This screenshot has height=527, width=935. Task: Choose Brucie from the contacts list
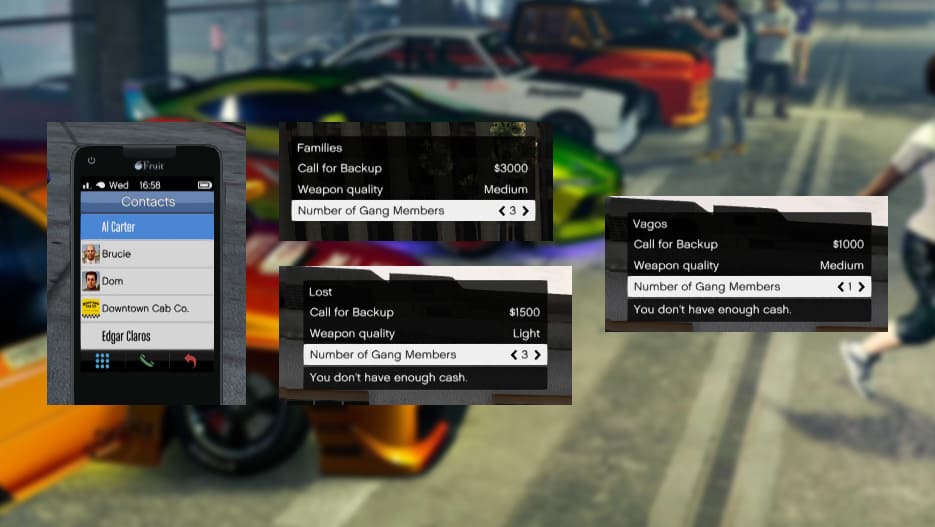[x=147, y=254]
